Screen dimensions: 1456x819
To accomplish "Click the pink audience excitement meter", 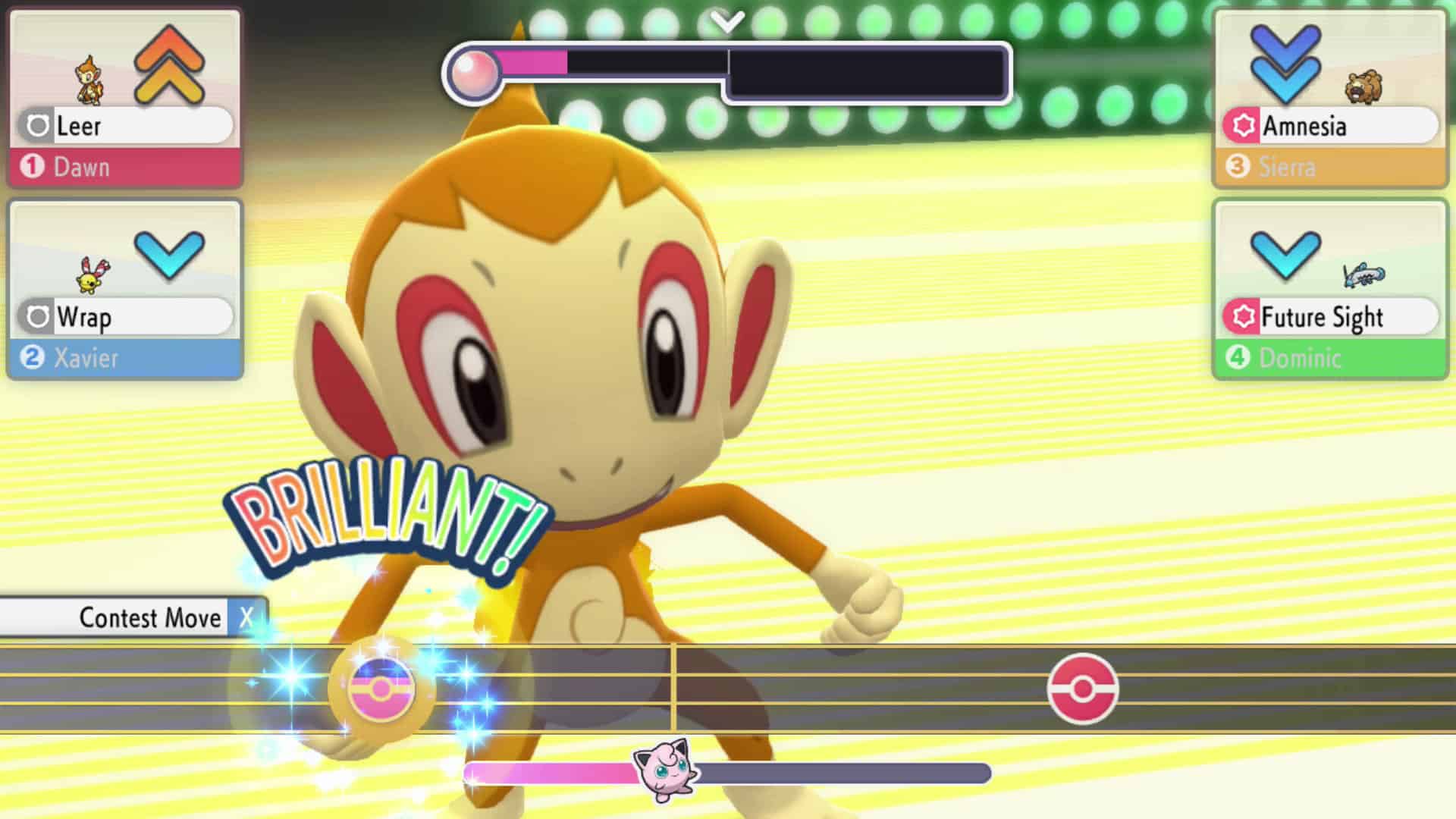I will 531,62.
